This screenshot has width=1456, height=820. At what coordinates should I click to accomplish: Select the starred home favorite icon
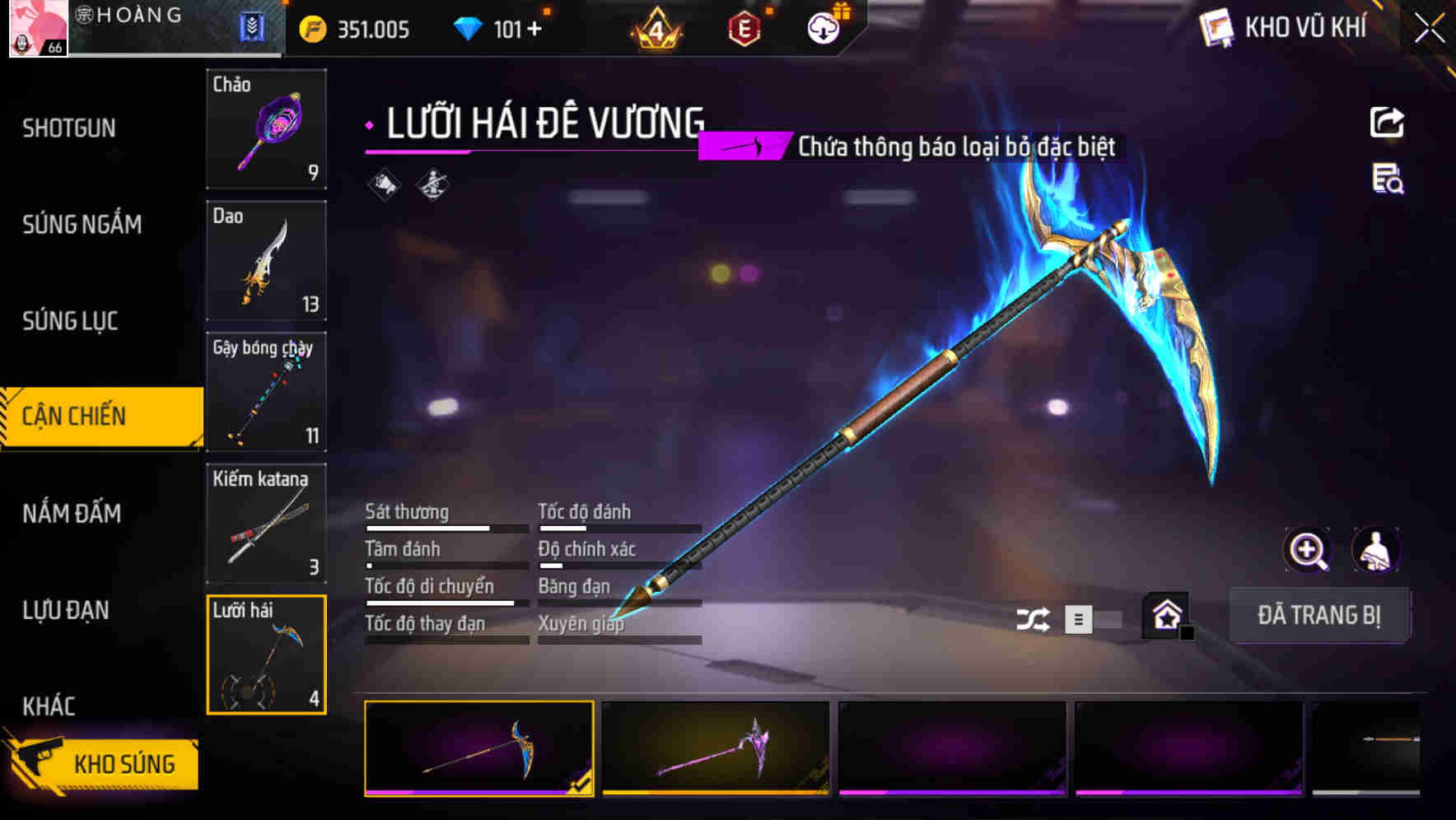(x=1166, y=616)
